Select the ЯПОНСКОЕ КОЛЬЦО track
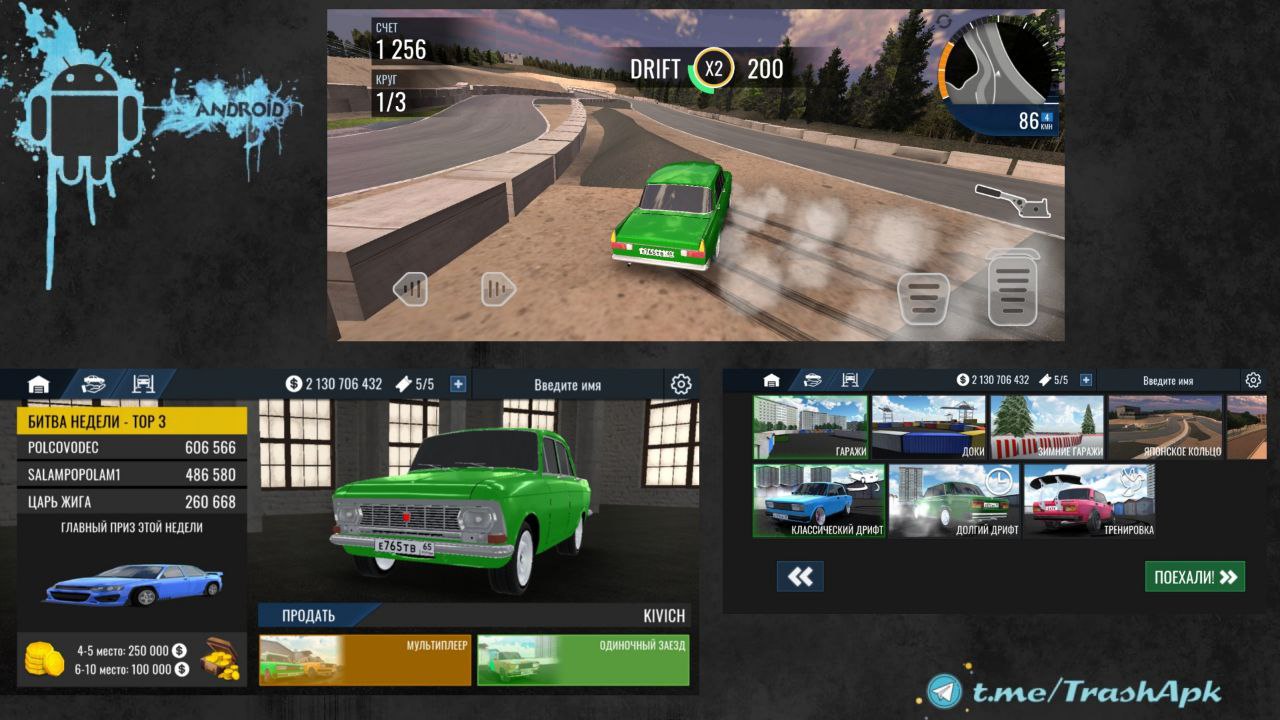1280x720 pixels. click(1165, 427)
